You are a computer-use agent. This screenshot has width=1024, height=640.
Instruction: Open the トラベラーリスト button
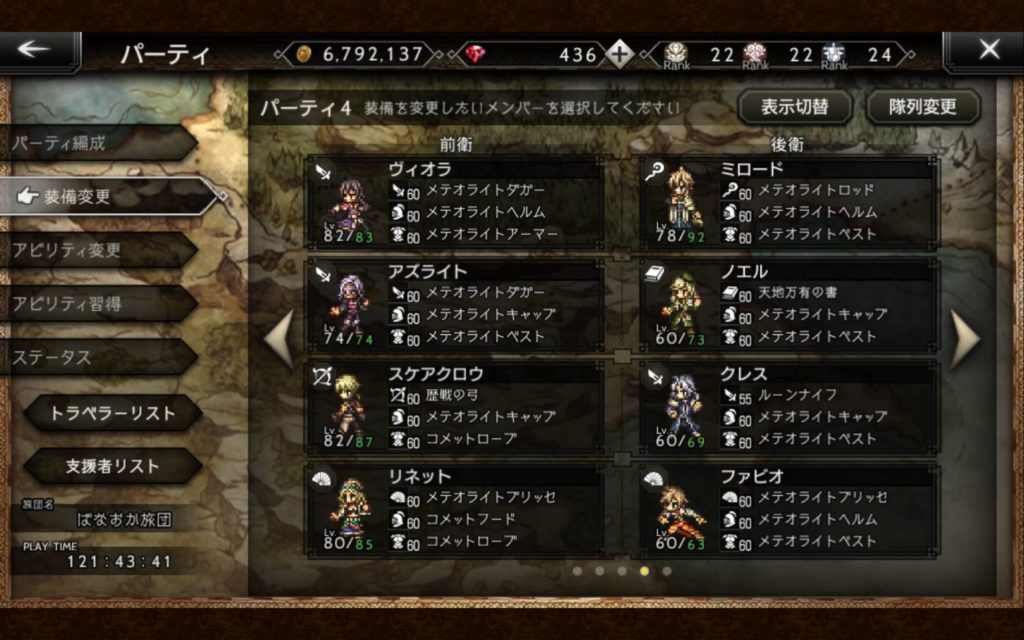[112, 412]
